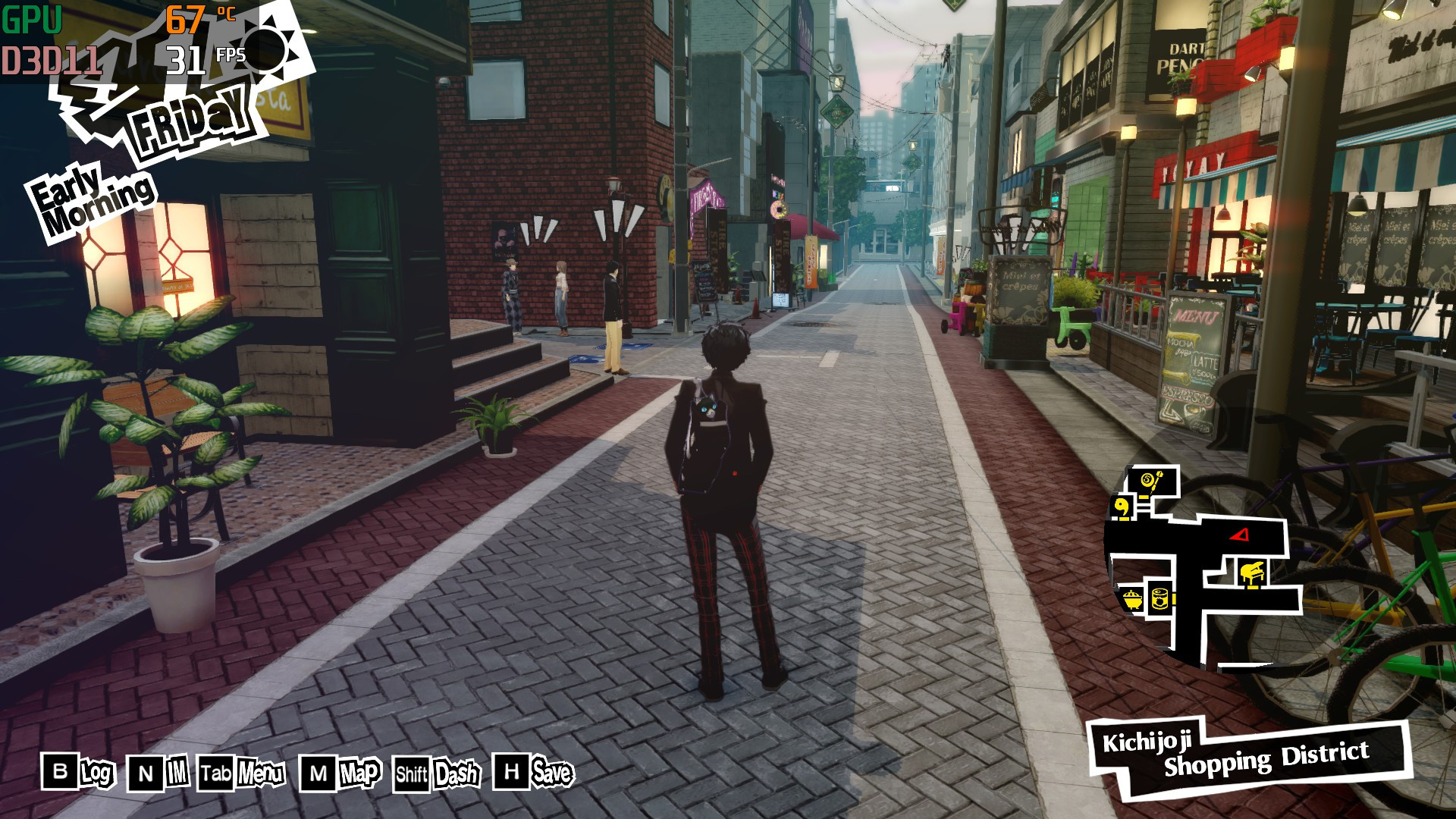Viewport: 1456px width, 819px height.
Task: Click the yellow comma landmark icon on minimap
Action: click(x=1122, y=506)
